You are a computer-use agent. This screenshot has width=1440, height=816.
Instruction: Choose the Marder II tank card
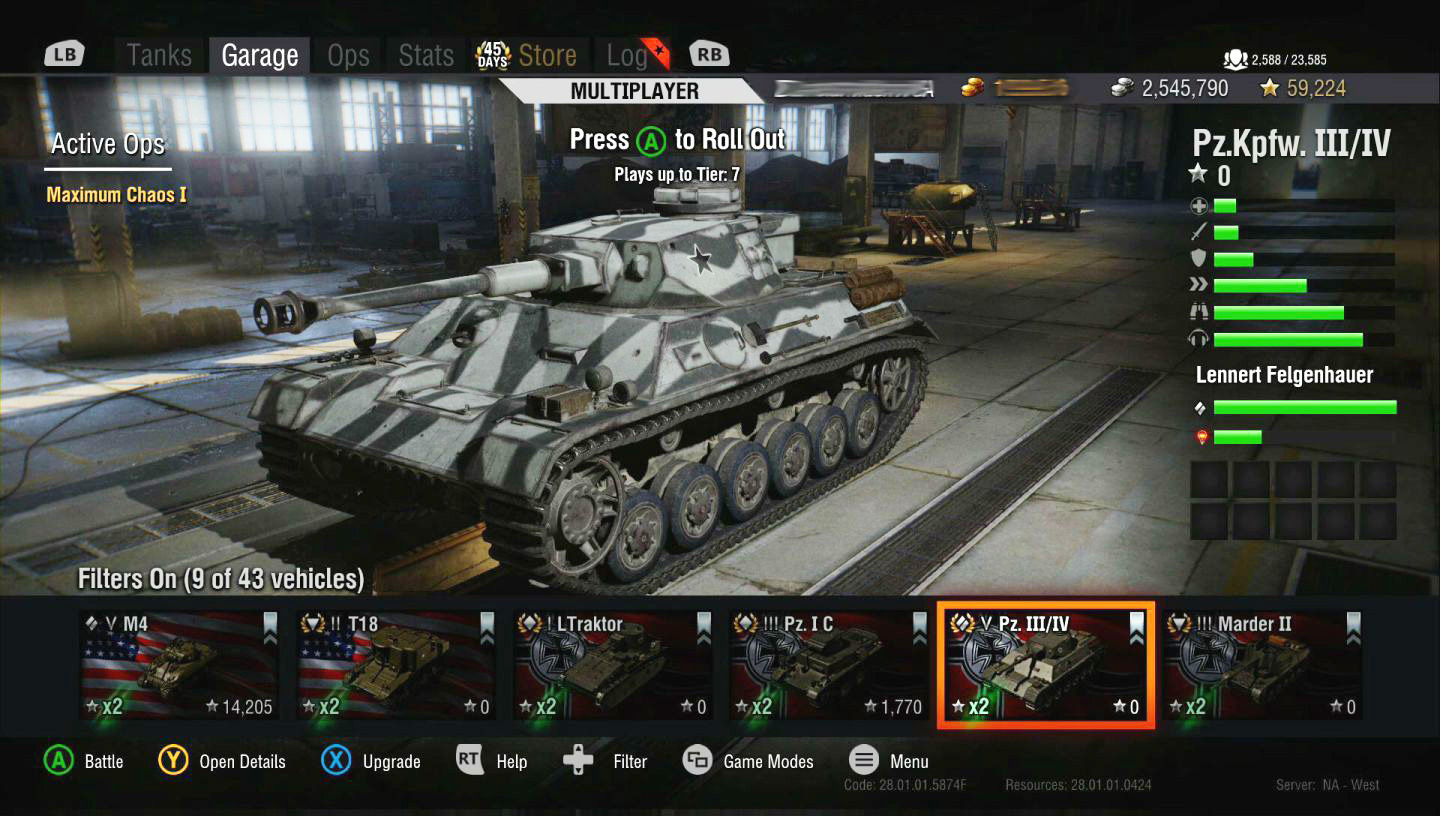(x=1261, y=665)
